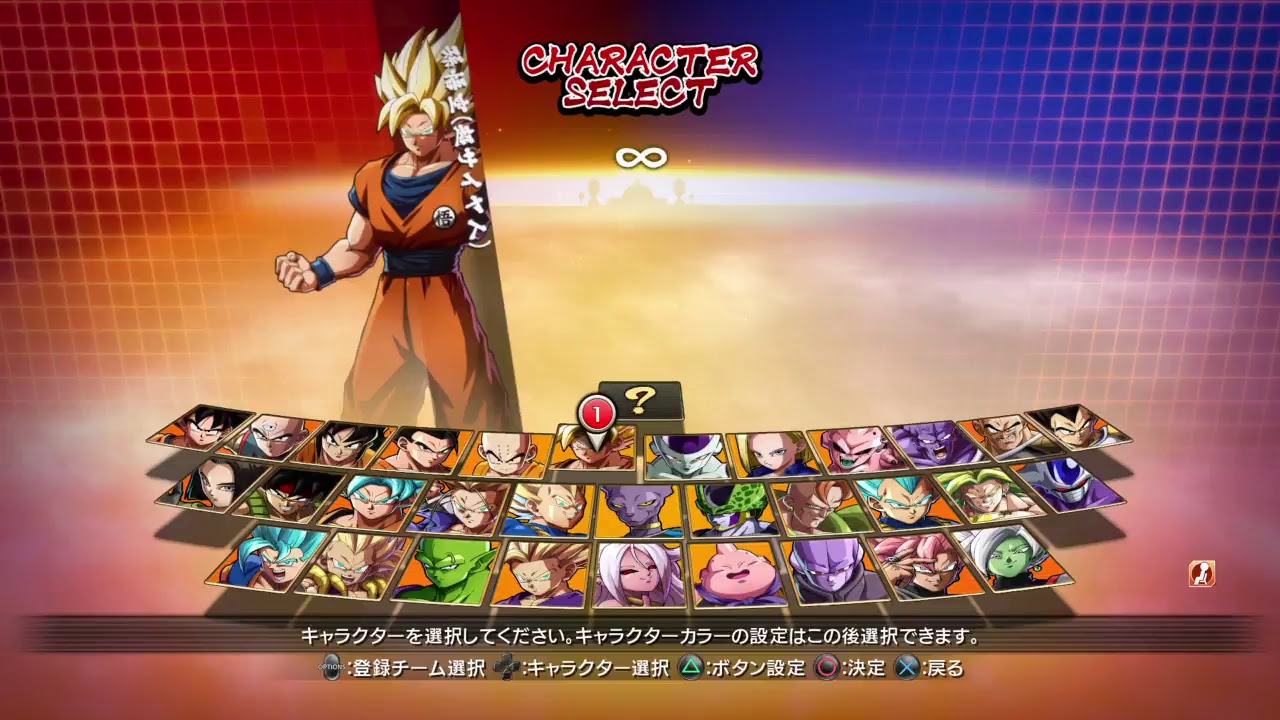Click the Triangle button settings icon
The width and height of the screenshot is (1280, 720).
pyautogui.click(x=690, y=667)
